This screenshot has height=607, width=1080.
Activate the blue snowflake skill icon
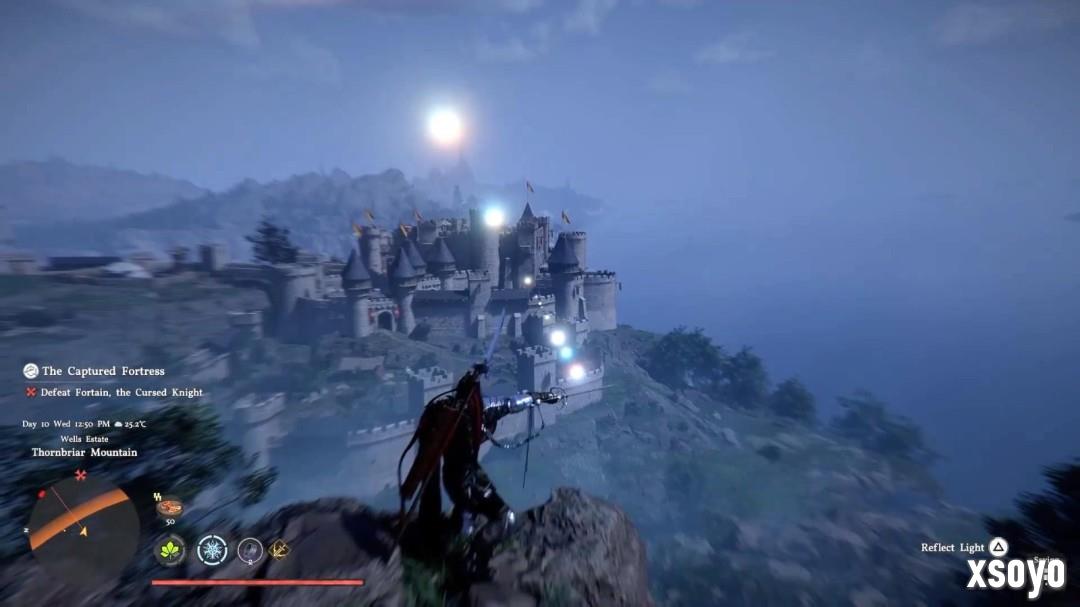212,549
